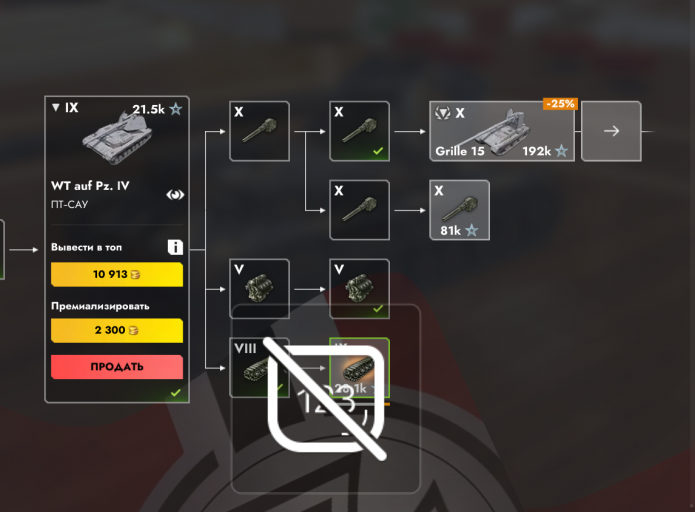Select the tier X gun with green checkmark

[359, 131]
